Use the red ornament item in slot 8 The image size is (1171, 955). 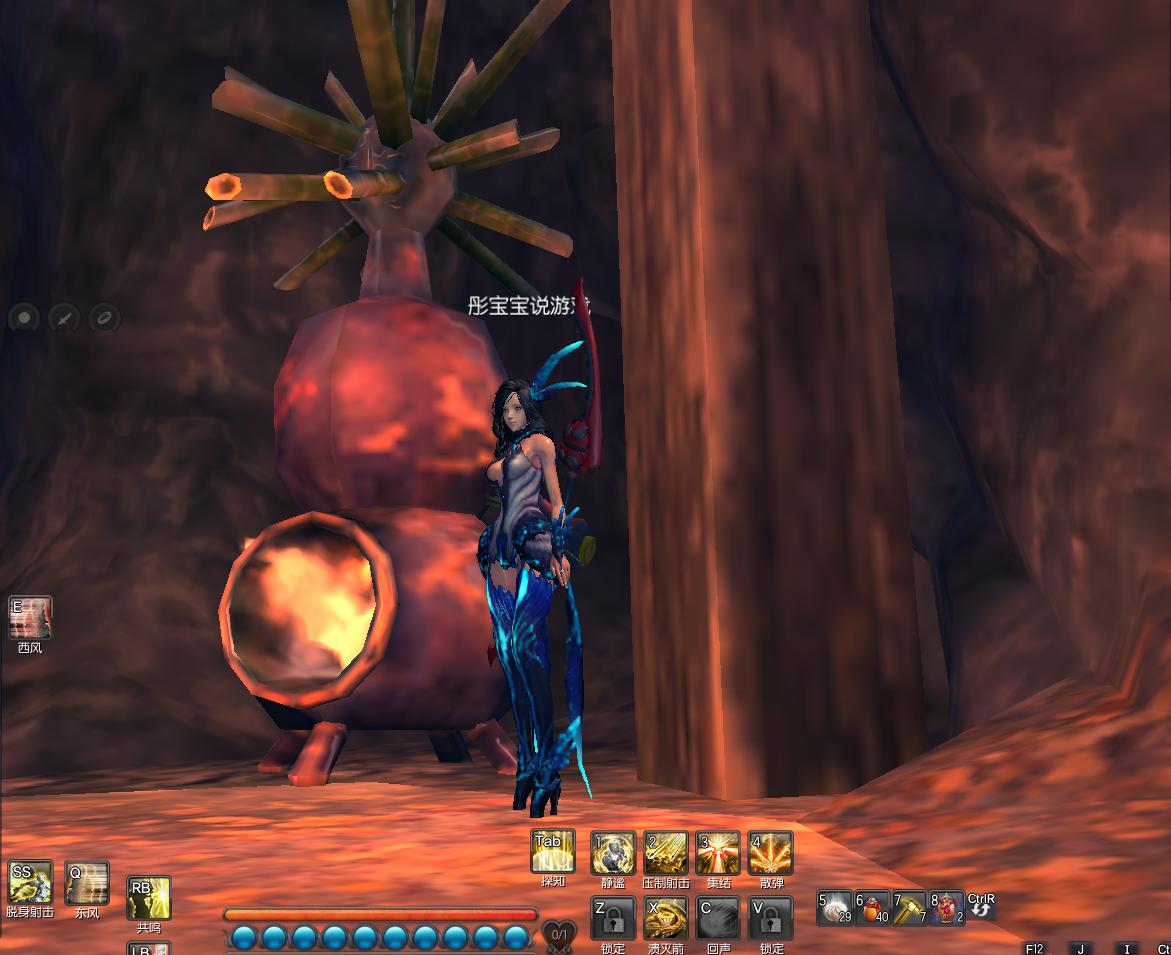pos(946,908)
